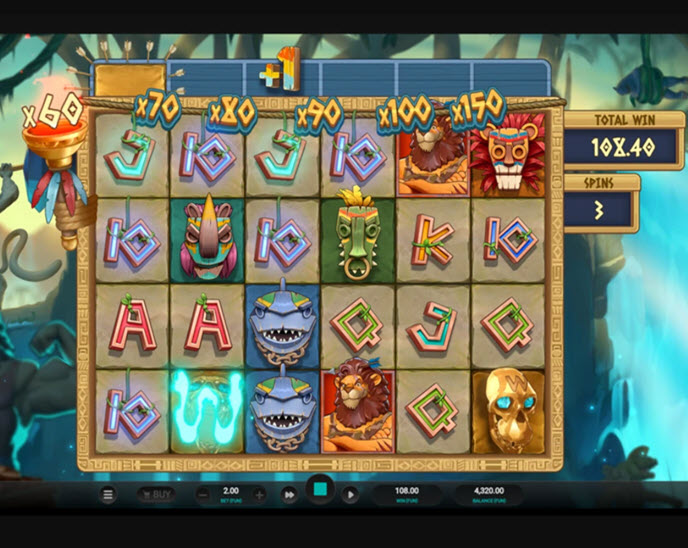Increase the bet with plus button
Screen dimensions: 688x548
(x=259, y=494)
